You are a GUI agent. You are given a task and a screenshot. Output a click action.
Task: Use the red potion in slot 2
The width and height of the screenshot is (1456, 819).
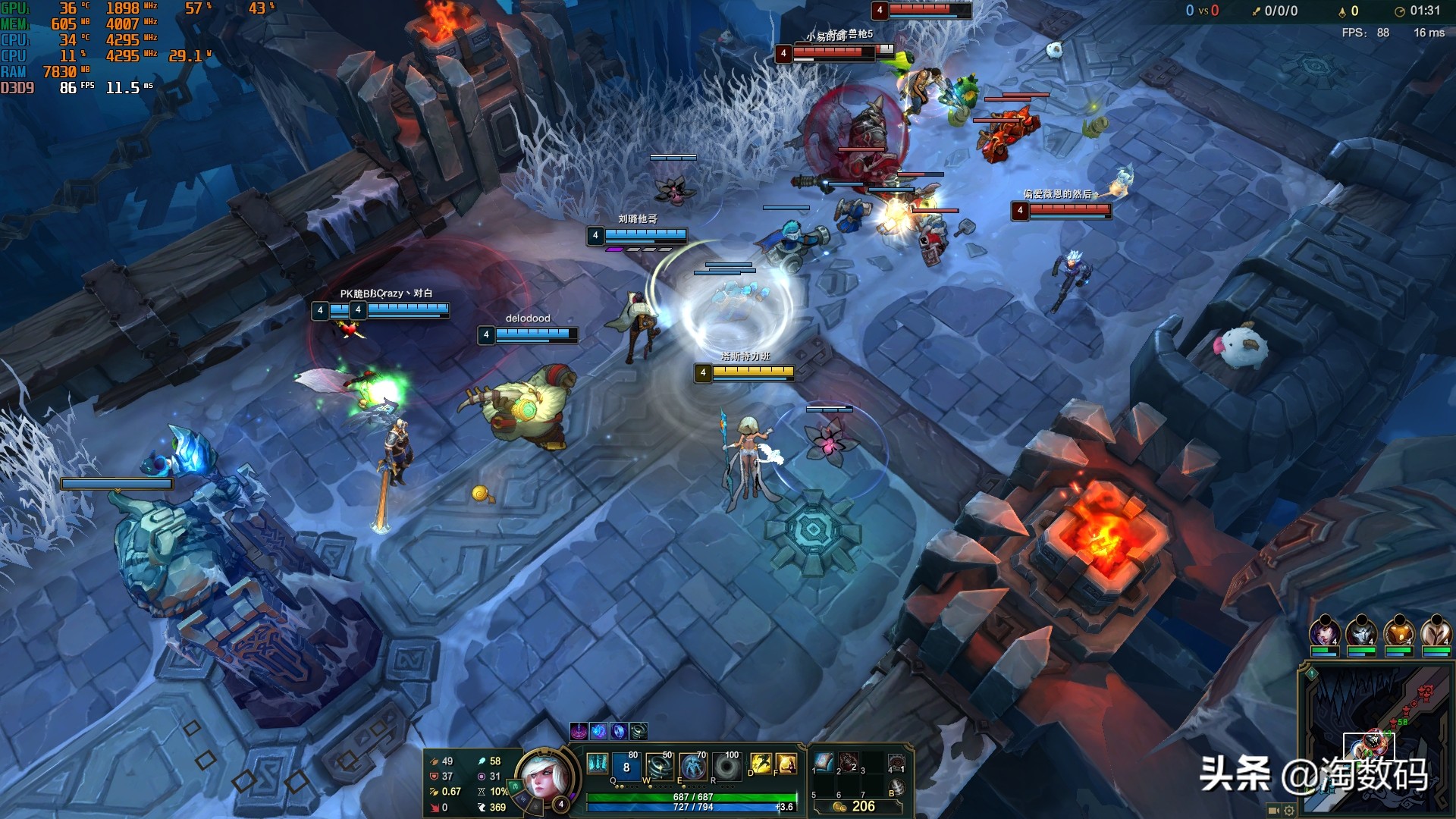[x=849, y=762]
